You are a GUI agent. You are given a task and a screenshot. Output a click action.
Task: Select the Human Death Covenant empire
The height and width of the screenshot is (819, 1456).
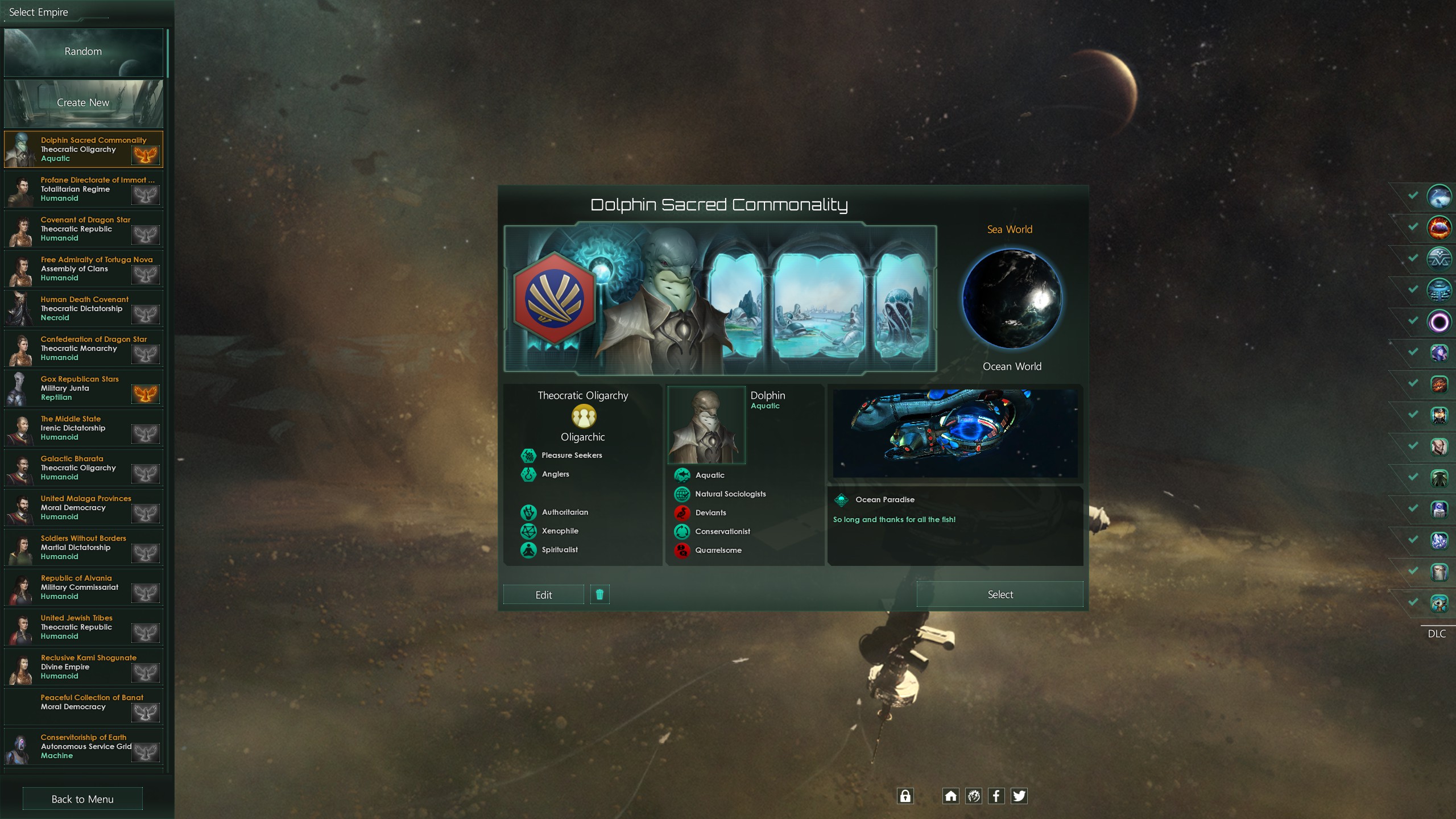pos(84,309)
